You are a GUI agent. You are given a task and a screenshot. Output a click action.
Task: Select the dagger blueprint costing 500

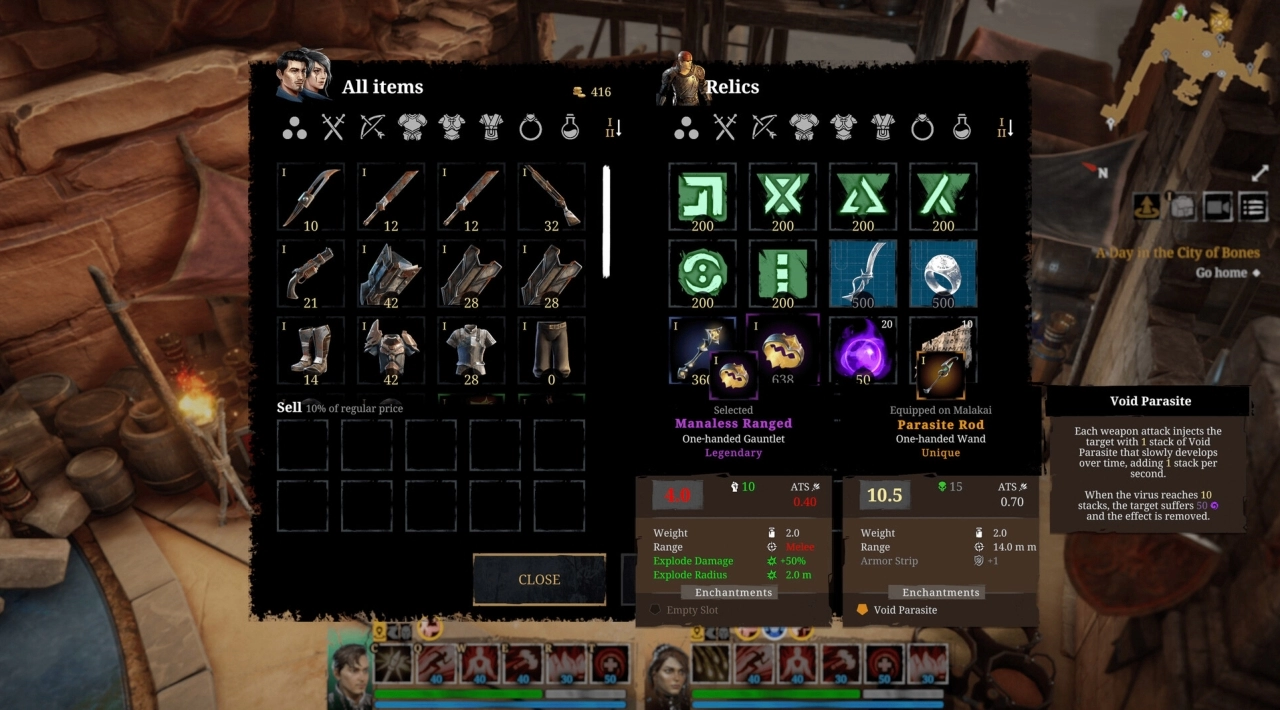coord(863,273)
